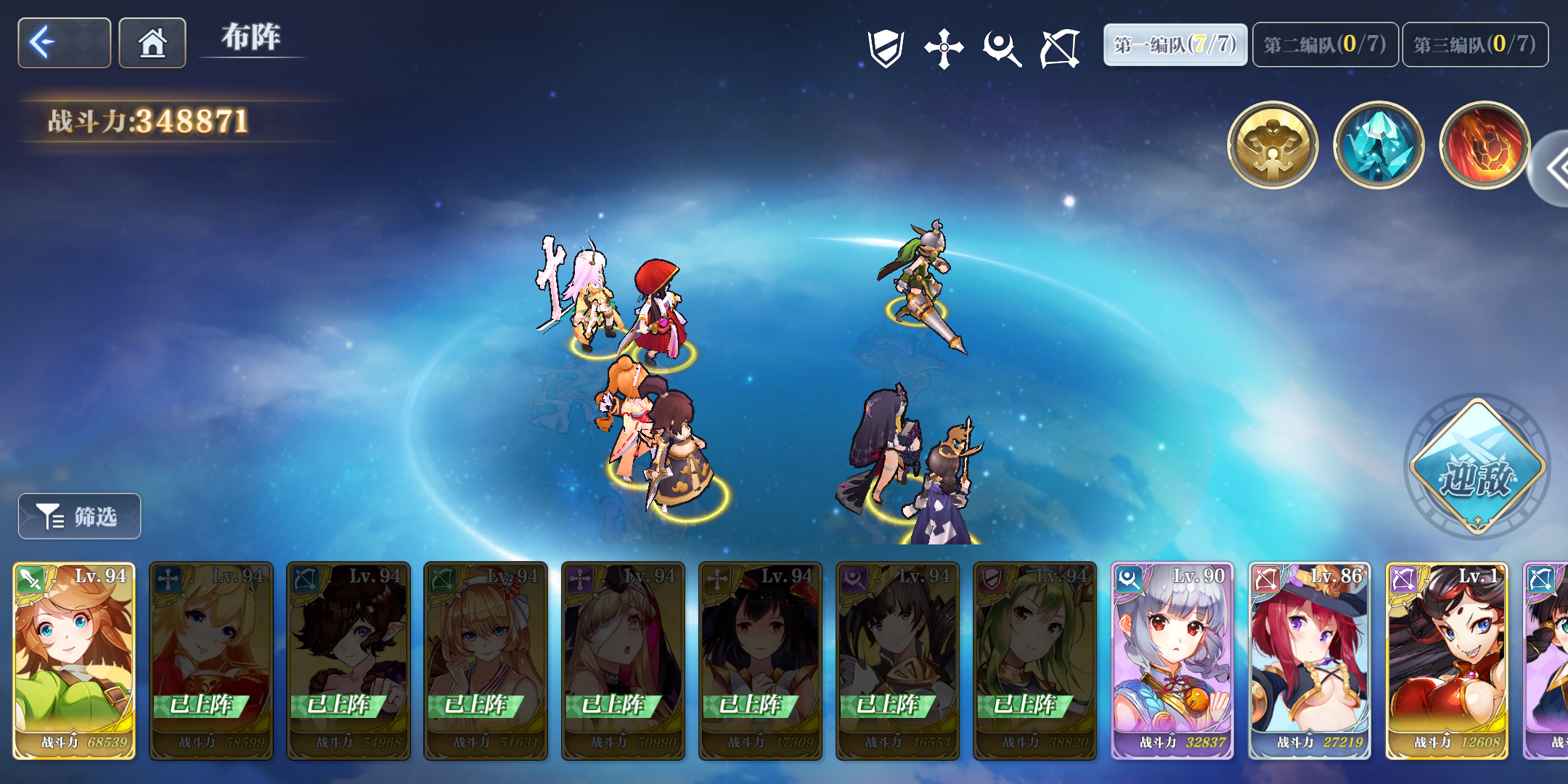This screenshot has width=1568, height=784.
Task: Switch to 第三编队 team tab
Action: coord(1475,43)
